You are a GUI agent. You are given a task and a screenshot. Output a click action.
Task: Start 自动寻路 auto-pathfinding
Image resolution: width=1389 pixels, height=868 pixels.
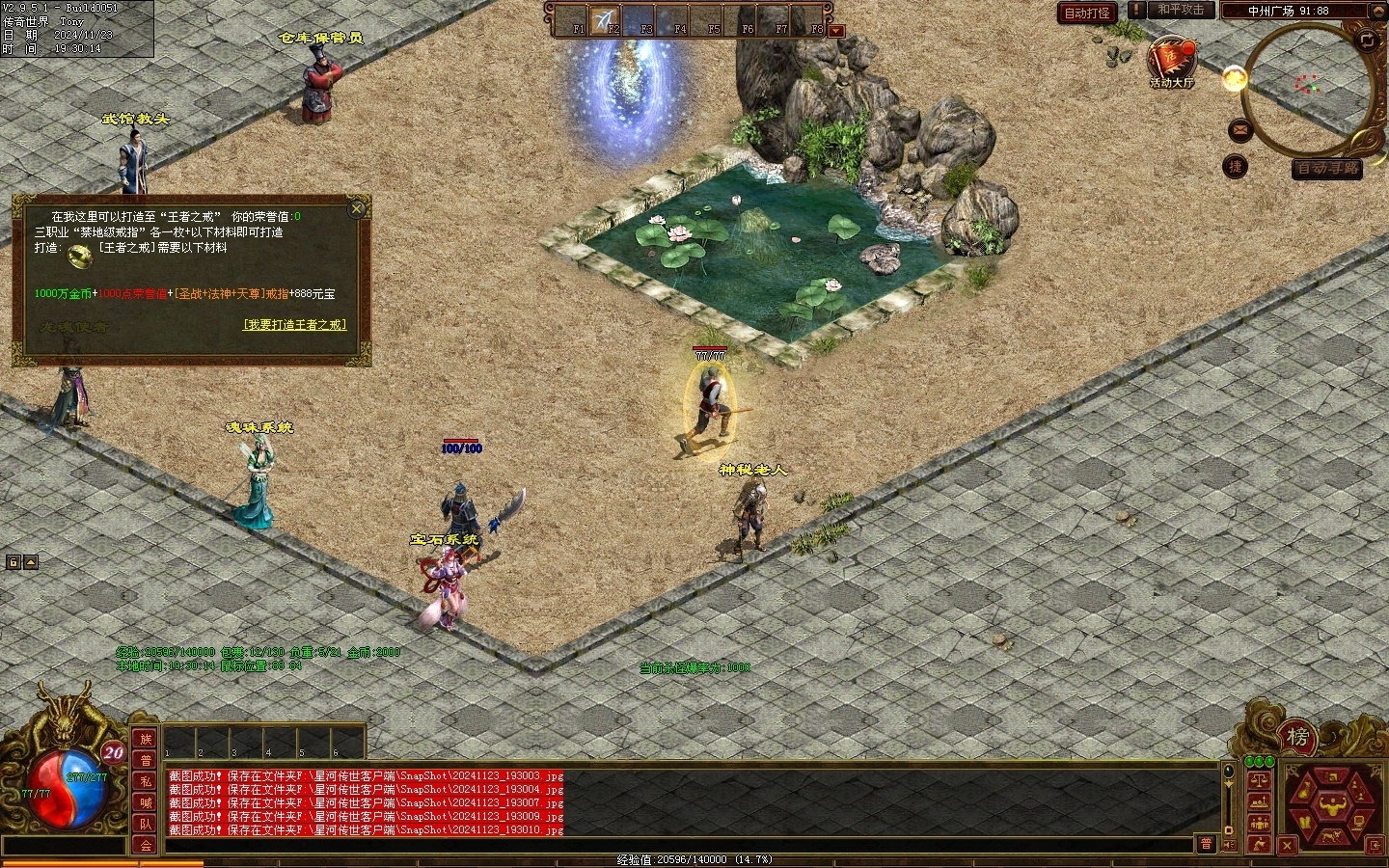1327,169
